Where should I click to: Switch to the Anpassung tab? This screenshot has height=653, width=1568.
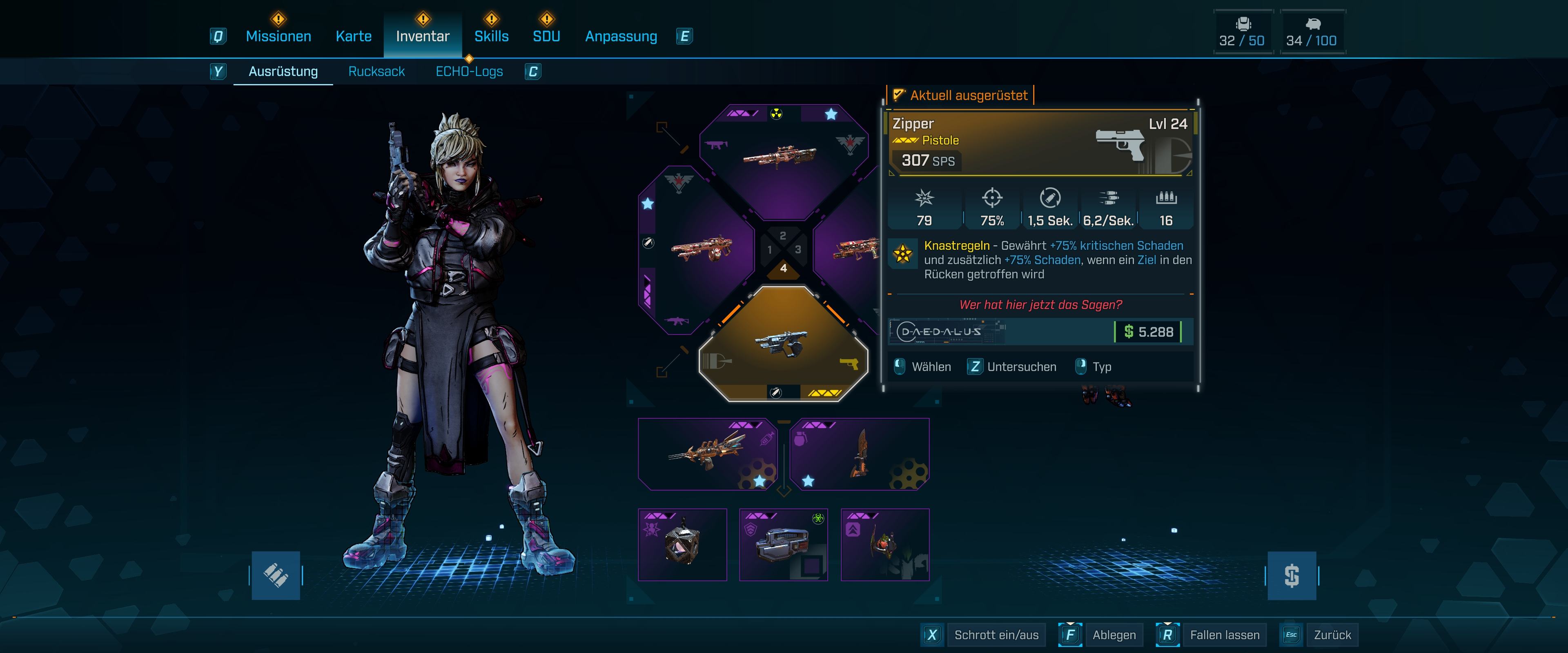(621, 36)
